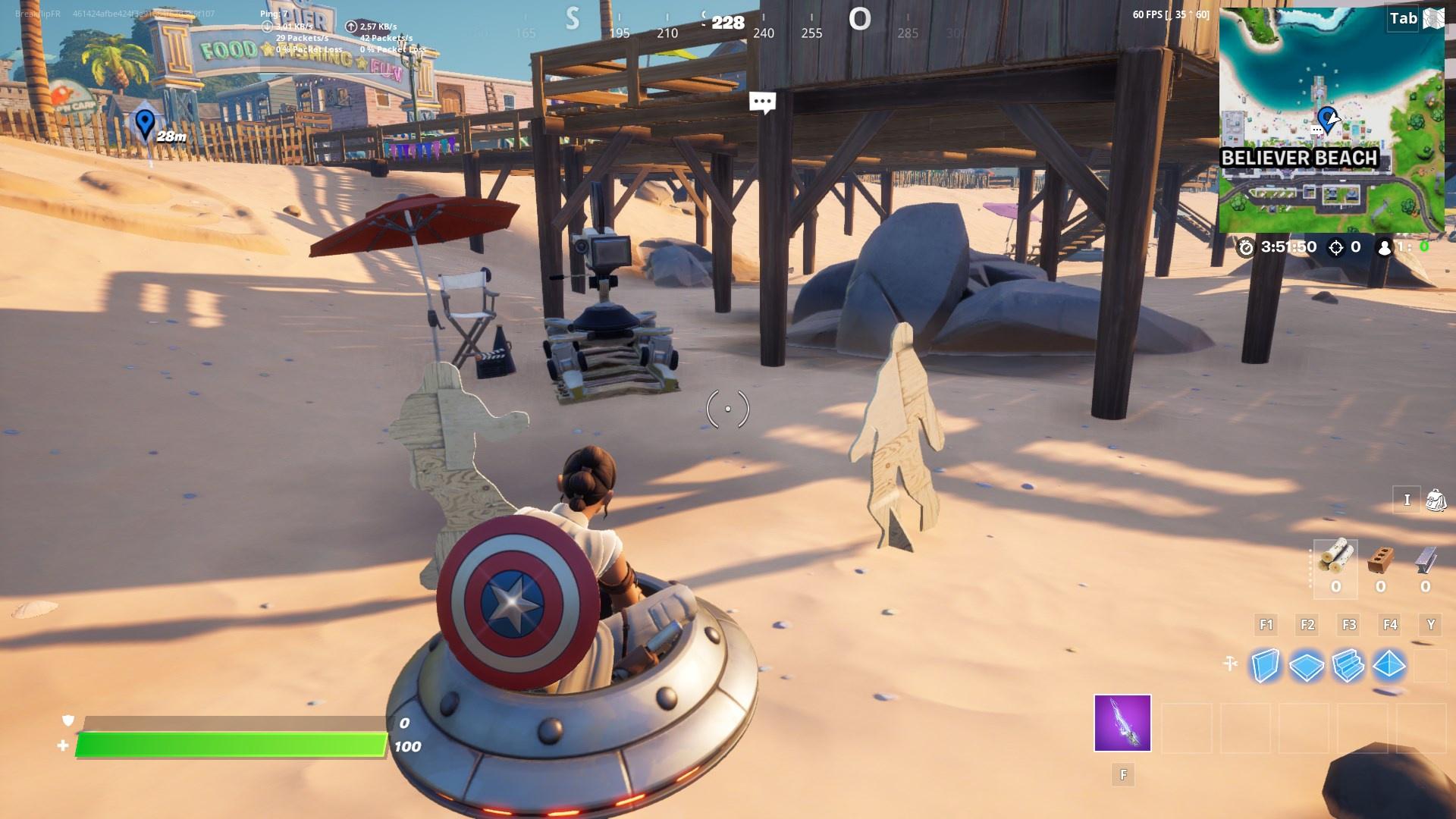Click the metal material icon

[1423, 559]
